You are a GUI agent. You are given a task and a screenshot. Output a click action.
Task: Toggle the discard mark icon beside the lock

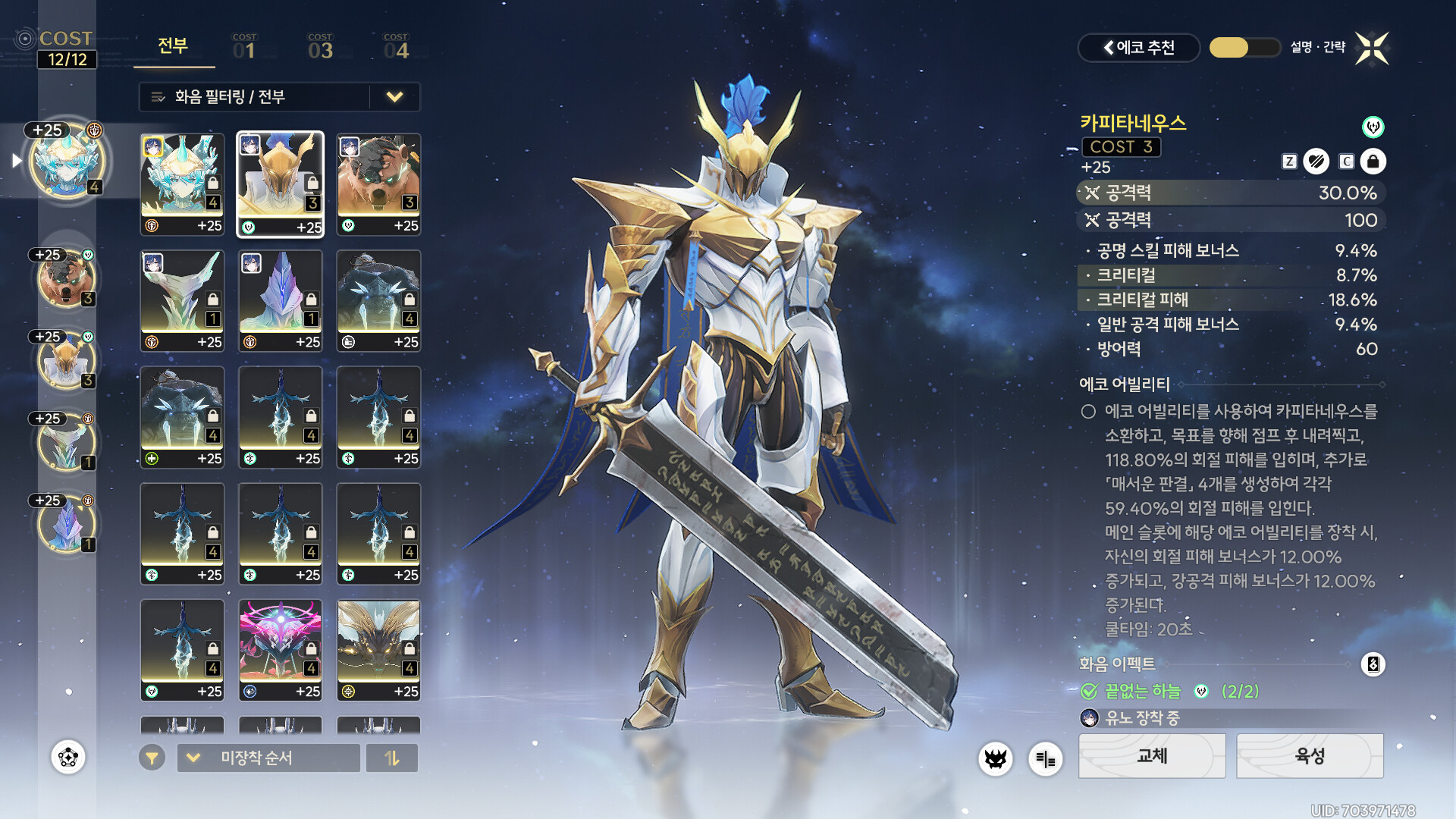pyautogui.click(x=1316, y=162)
